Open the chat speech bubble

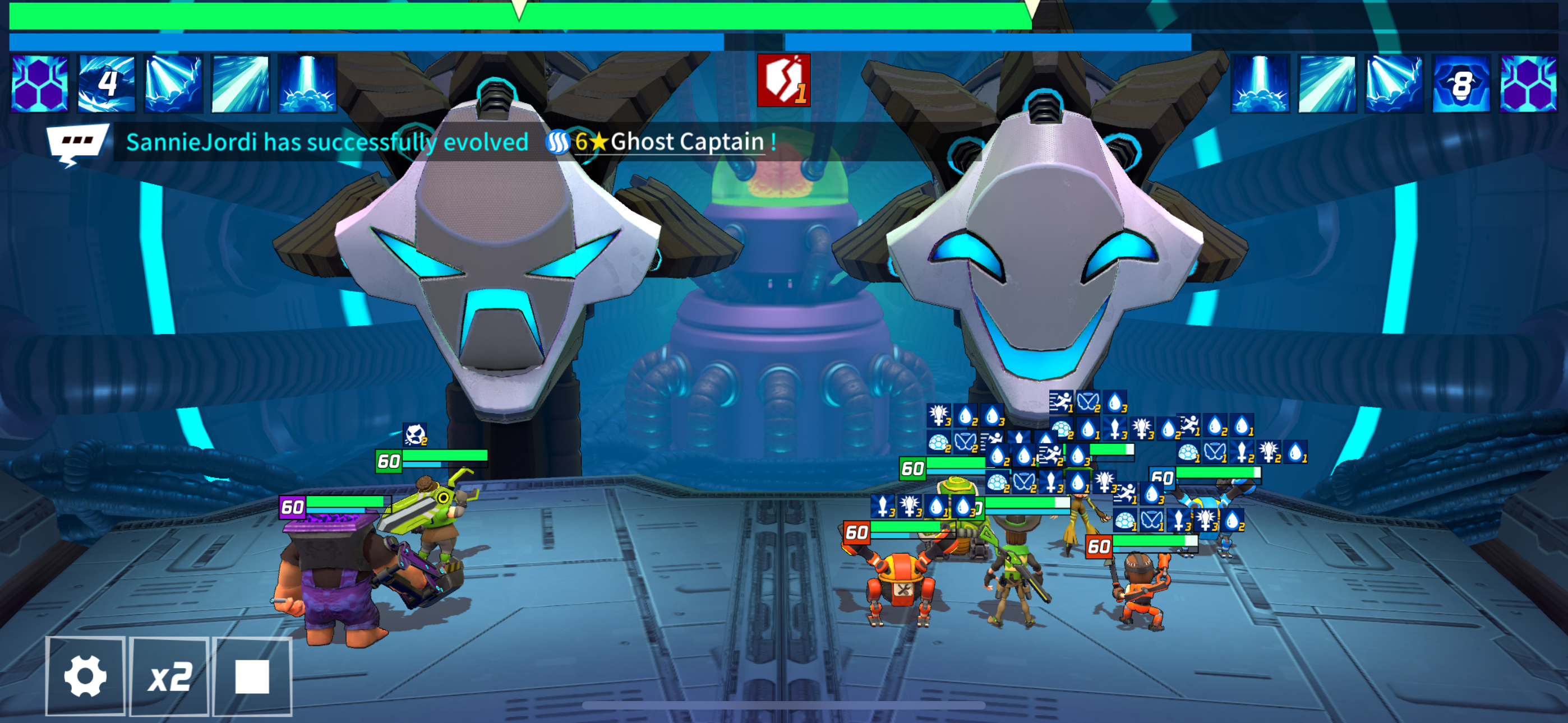point(77,143)
